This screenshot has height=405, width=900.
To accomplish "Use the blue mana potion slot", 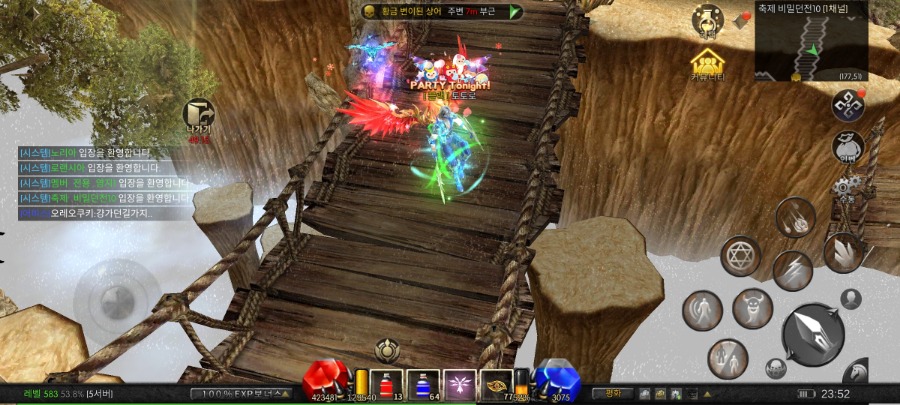I will (x=423, y=384).
